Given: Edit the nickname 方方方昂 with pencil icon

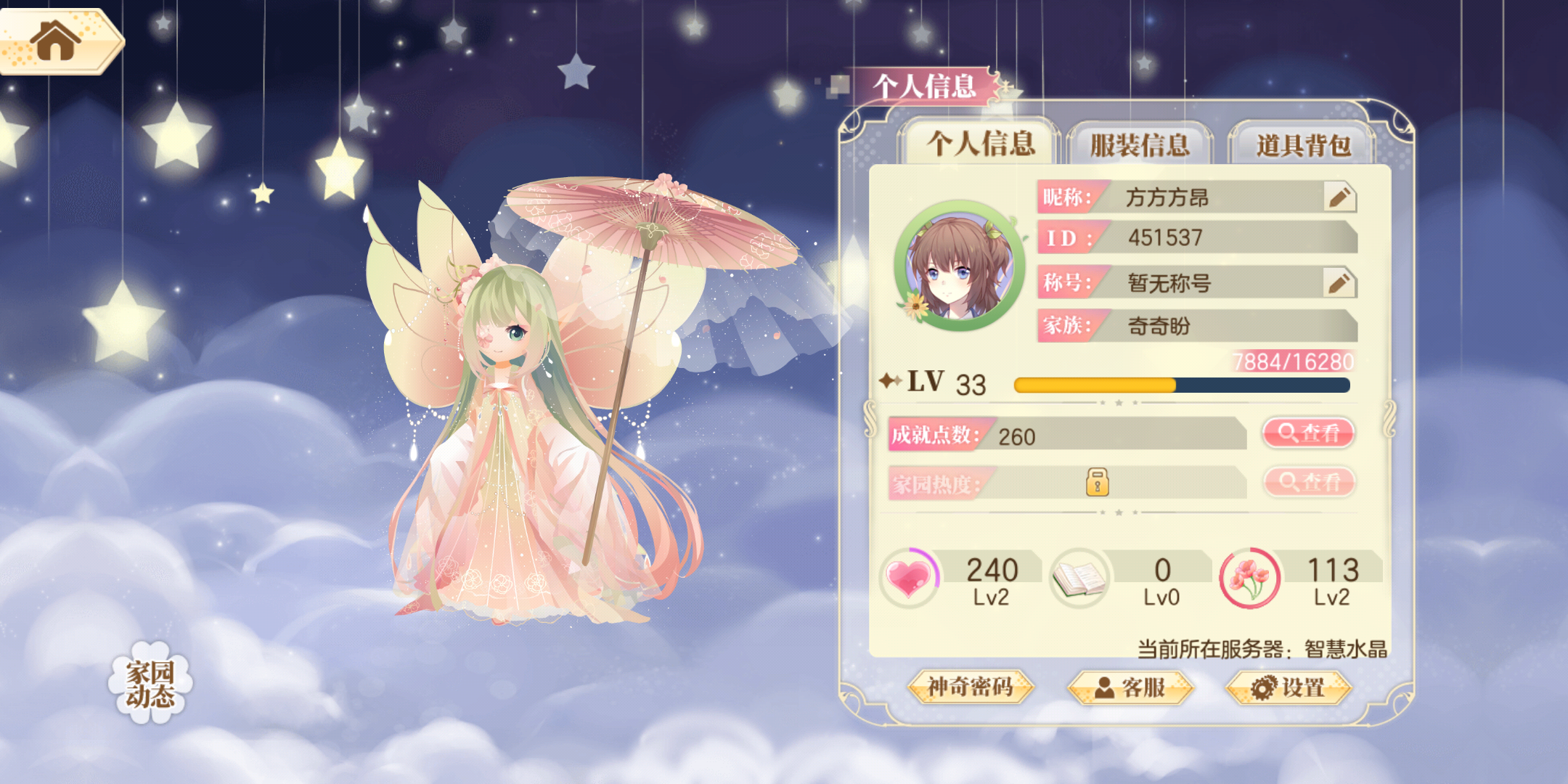Looking at the screenshot, I should (1338, 197).
